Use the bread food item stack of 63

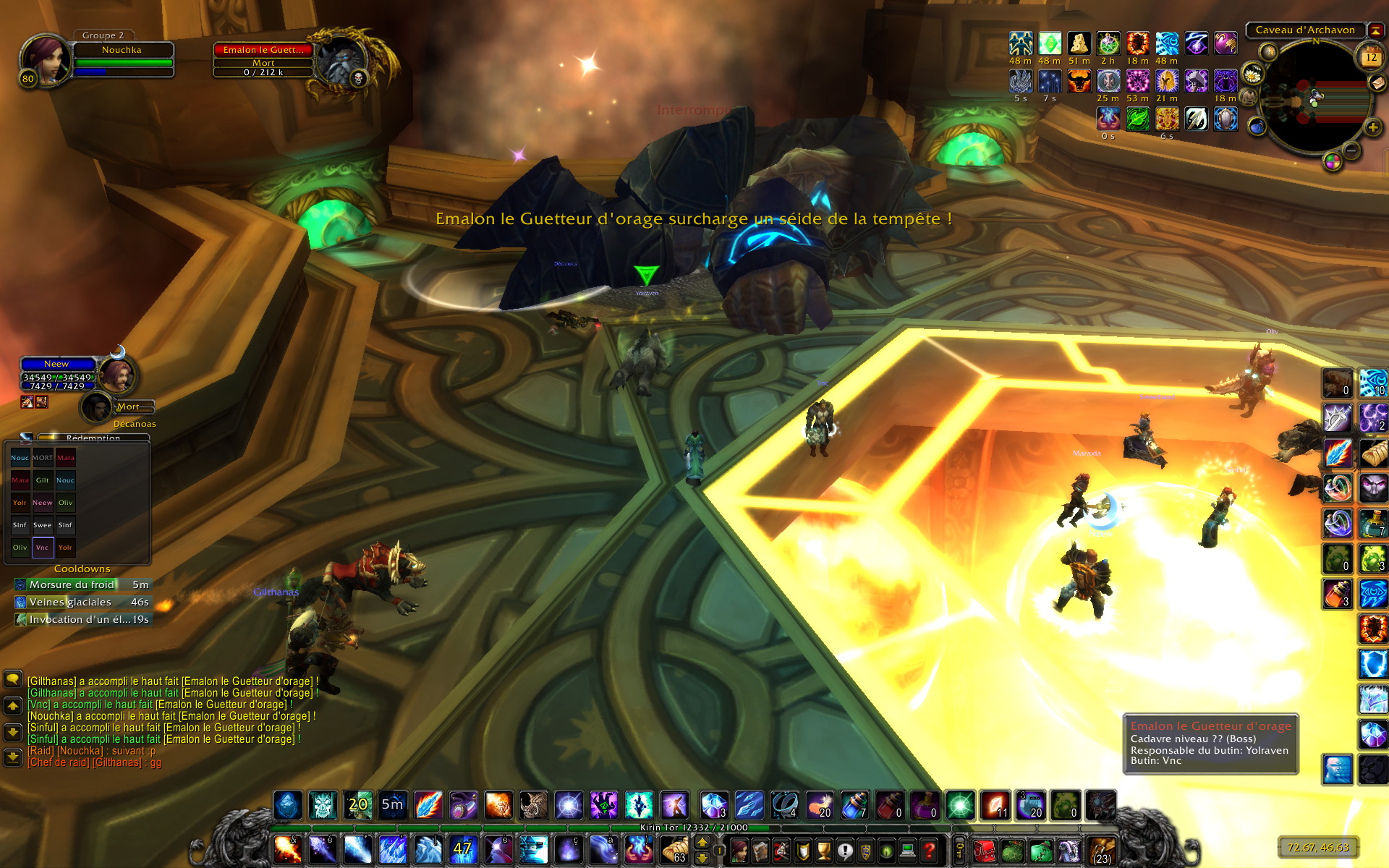coord(674,850)
